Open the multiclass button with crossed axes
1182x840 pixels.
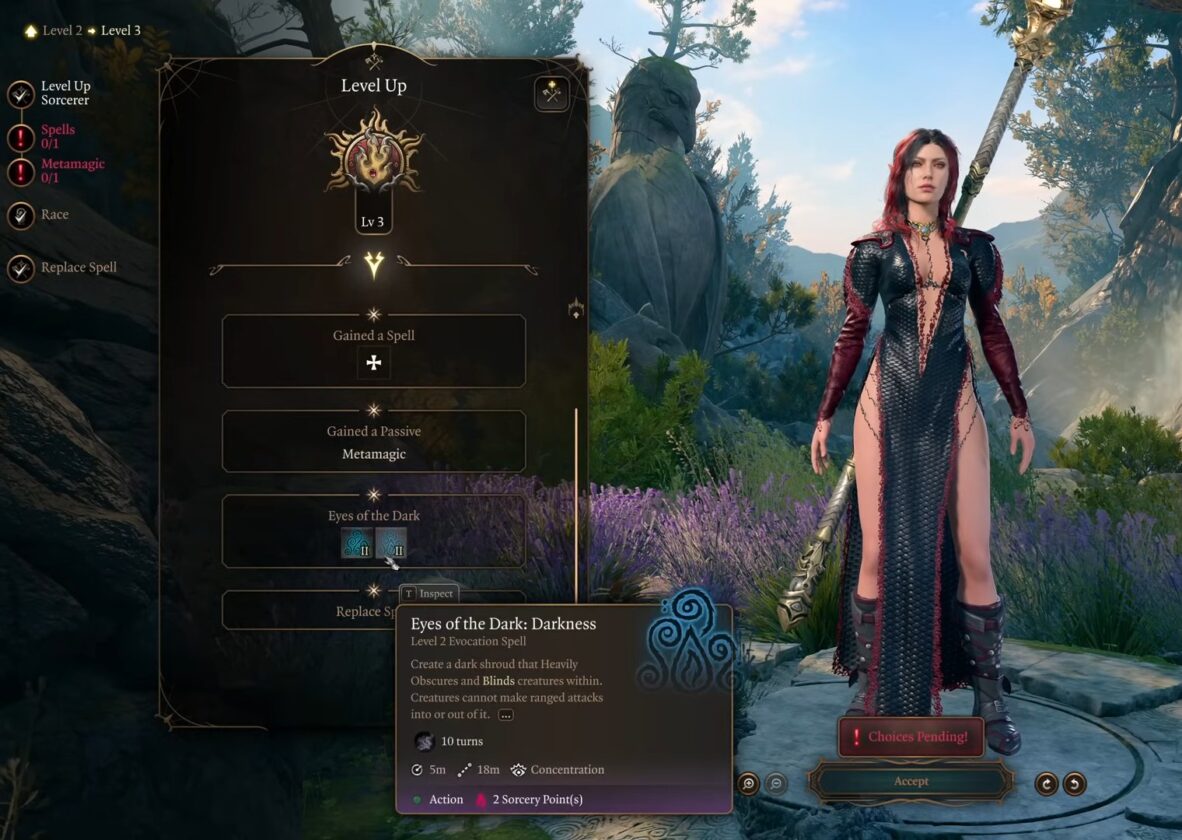(x=551, y=94)
